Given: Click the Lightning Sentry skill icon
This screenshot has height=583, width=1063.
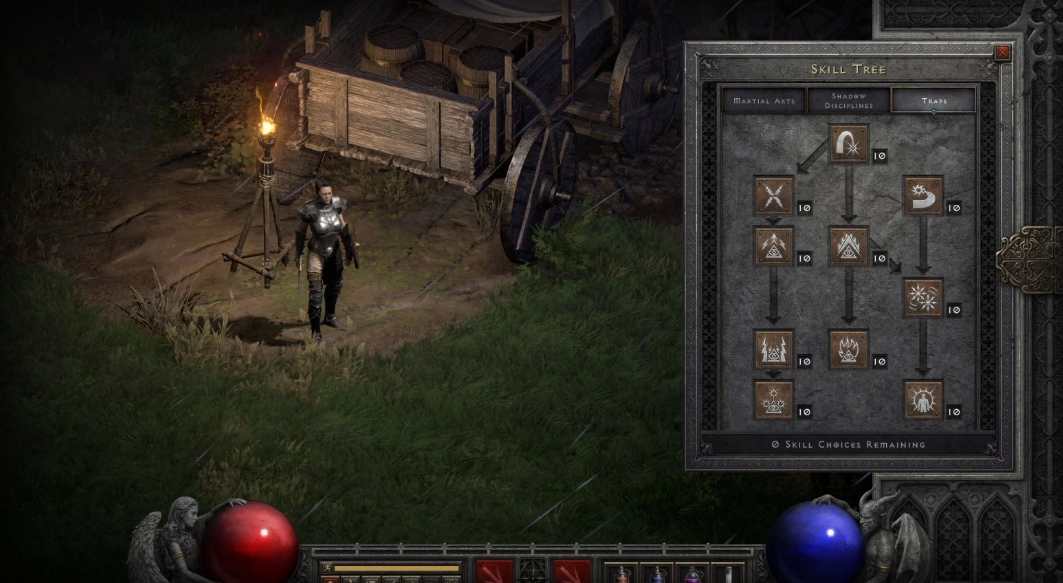Looking at the screenshot, I should (774, 349).
